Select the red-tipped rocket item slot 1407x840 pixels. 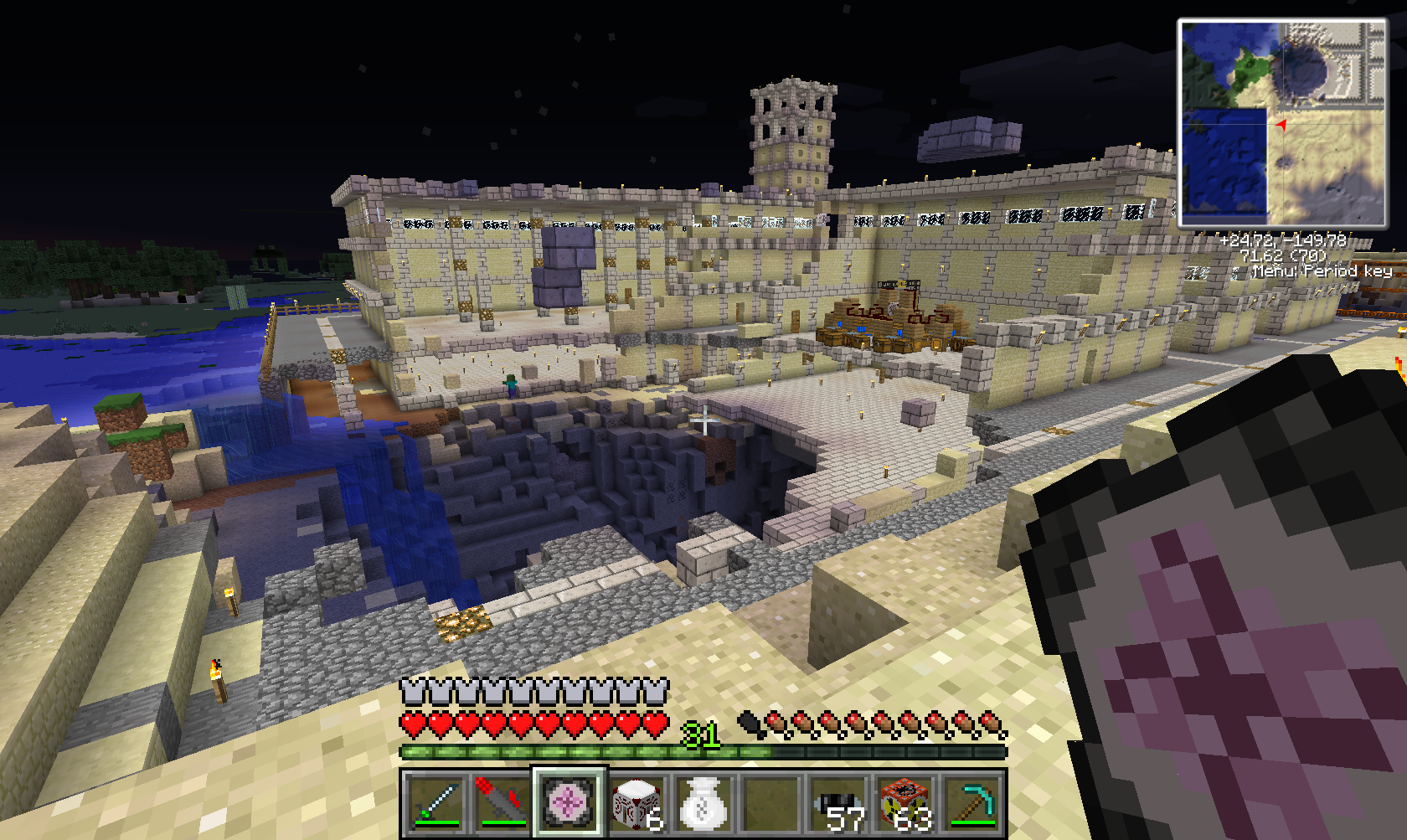coord(502,803)
